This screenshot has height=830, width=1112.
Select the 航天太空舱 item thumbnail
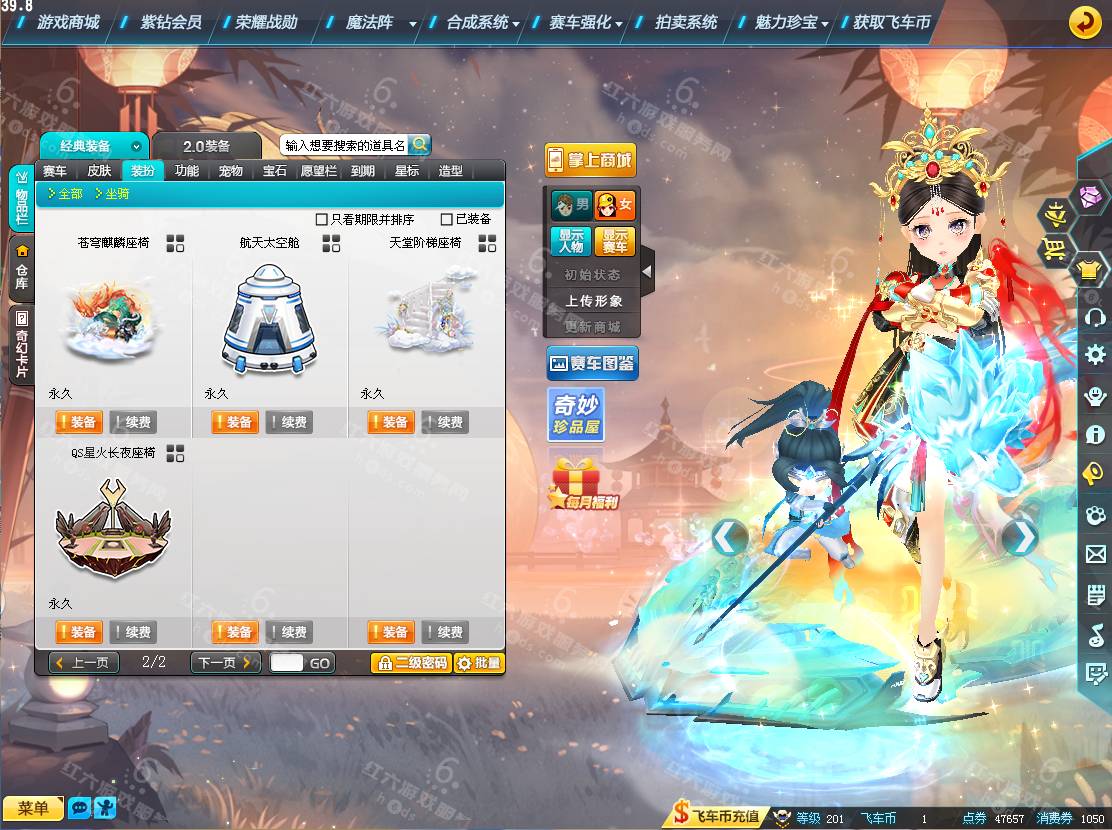click(x=268, y=320)
